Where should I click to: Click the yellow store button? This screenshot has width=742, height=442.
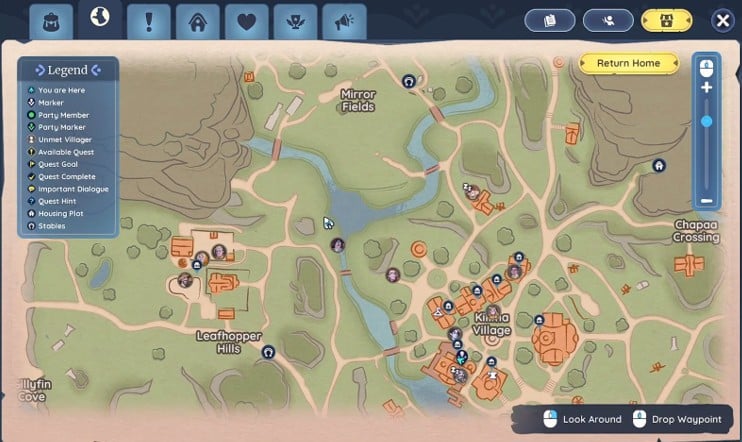666,21
